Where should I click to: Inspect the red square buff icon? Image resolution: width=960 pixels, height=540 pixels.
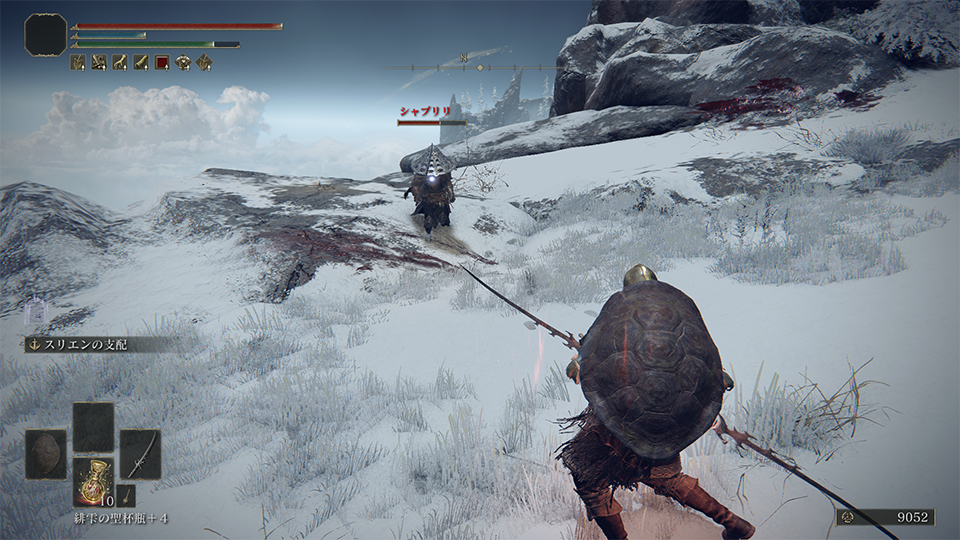click(x=161, y=62)
